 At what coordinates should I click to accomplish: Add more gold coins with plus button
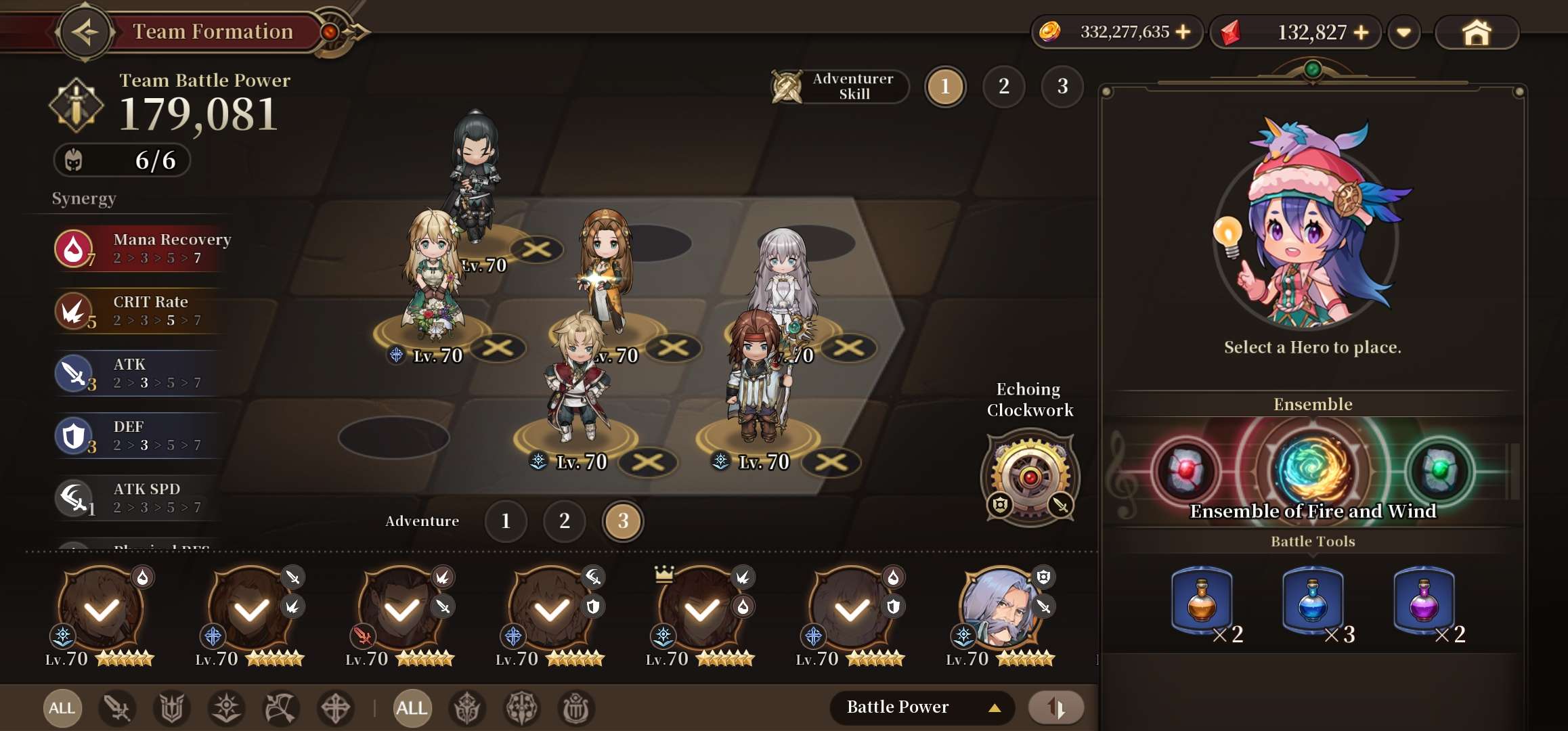pyautogui.click(x=1183, y=32)
